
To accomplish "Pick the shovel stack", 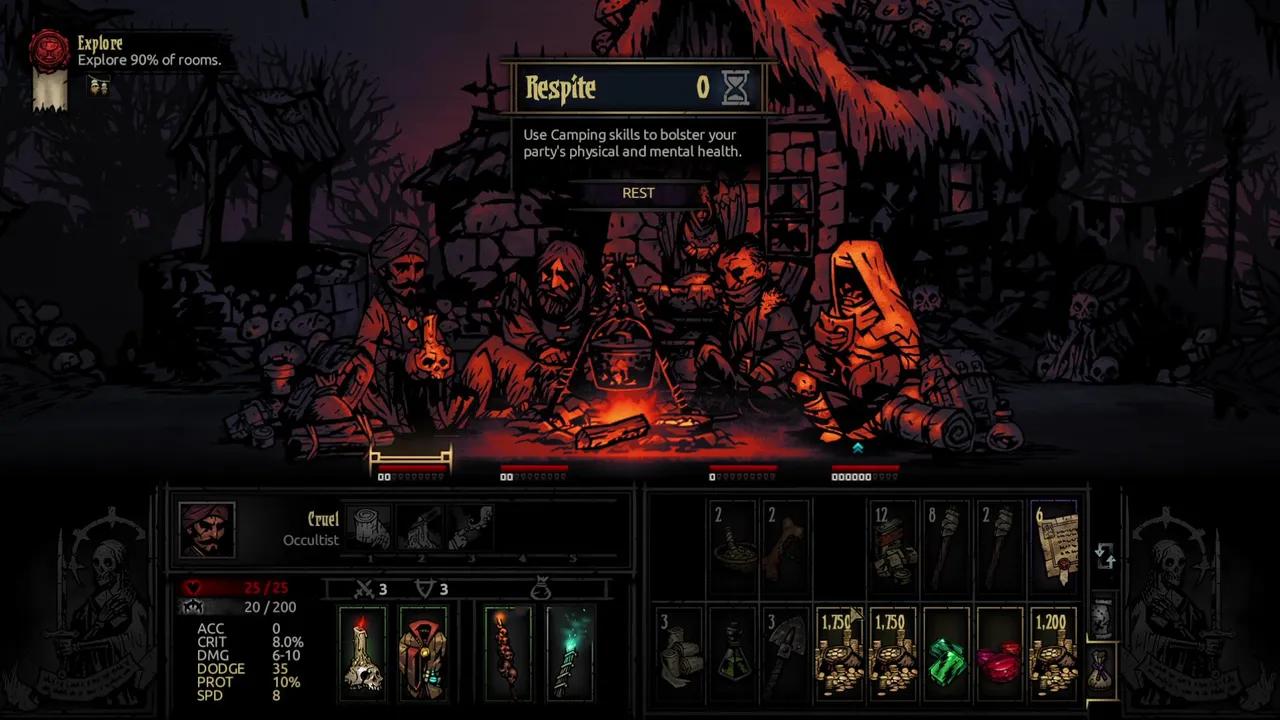I will point(786,655).
